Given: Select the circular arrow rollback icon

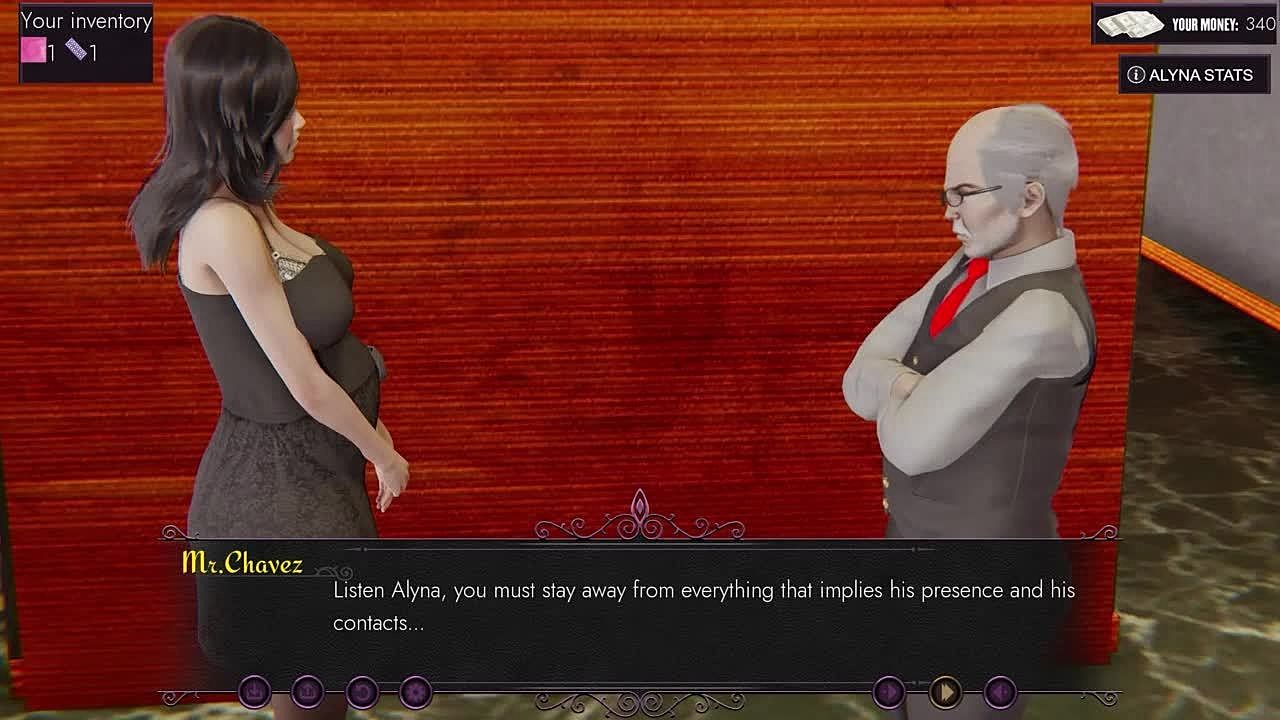Looking at the screenshot, I should (362, 691).
